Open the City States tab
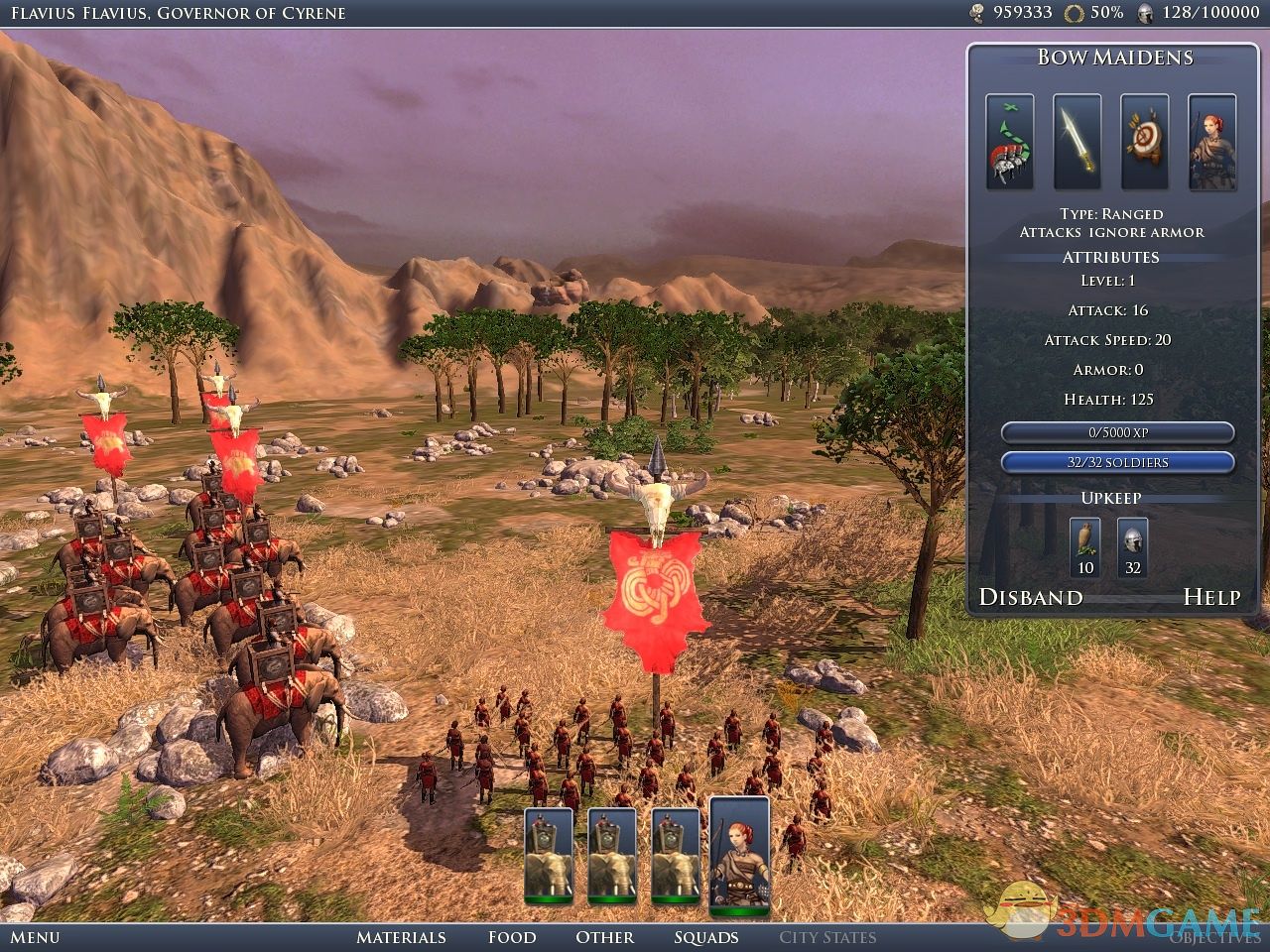The width and height of the screenshot is (1270, 952). pos(827,937)
